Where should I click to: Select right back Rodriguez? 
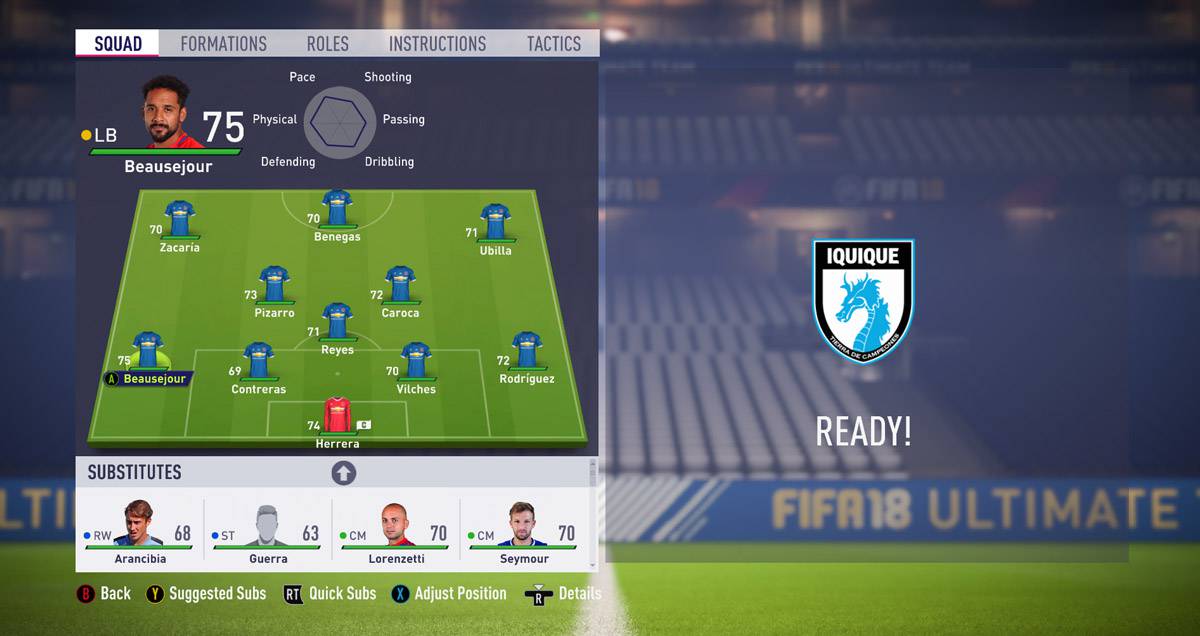[x=526, y=352]
